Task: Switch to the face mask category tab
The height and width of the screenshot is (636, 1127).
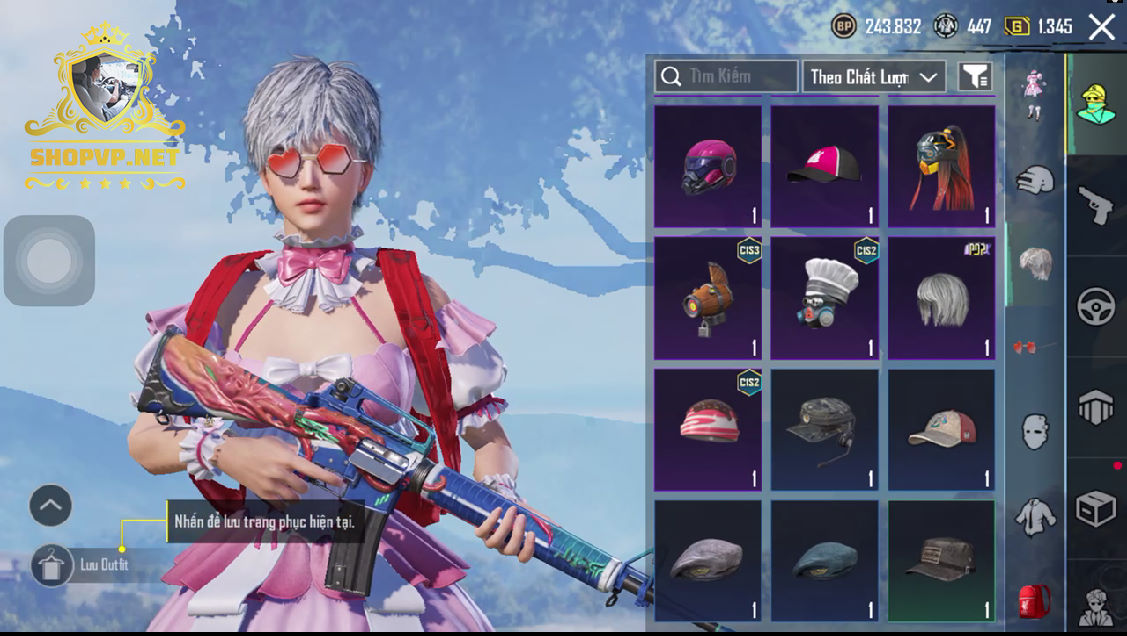Action: (1034, 432)
